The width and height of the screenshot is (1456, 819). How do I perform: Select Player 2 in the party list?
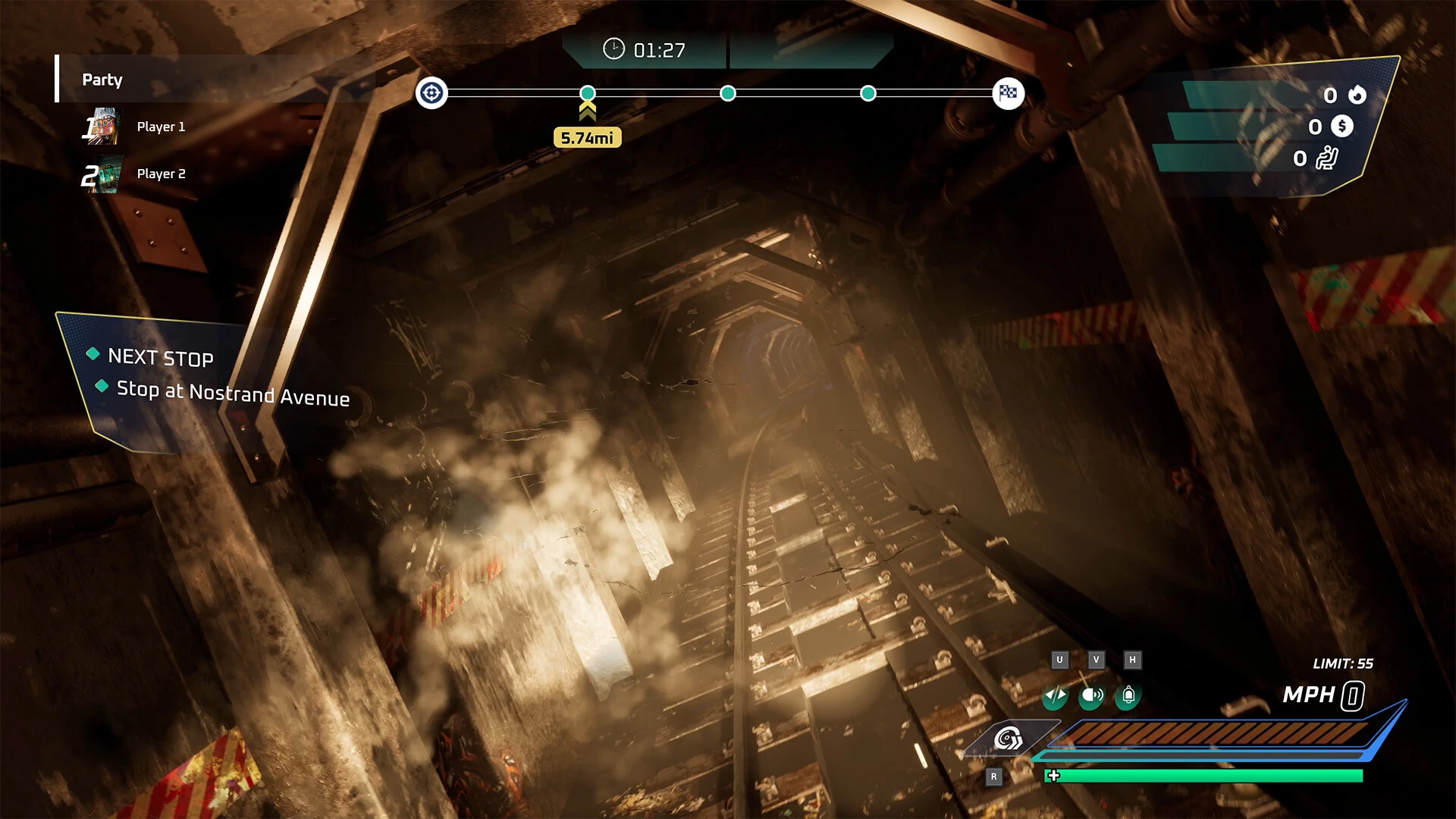pyautogui.click(x=160, y=174)
